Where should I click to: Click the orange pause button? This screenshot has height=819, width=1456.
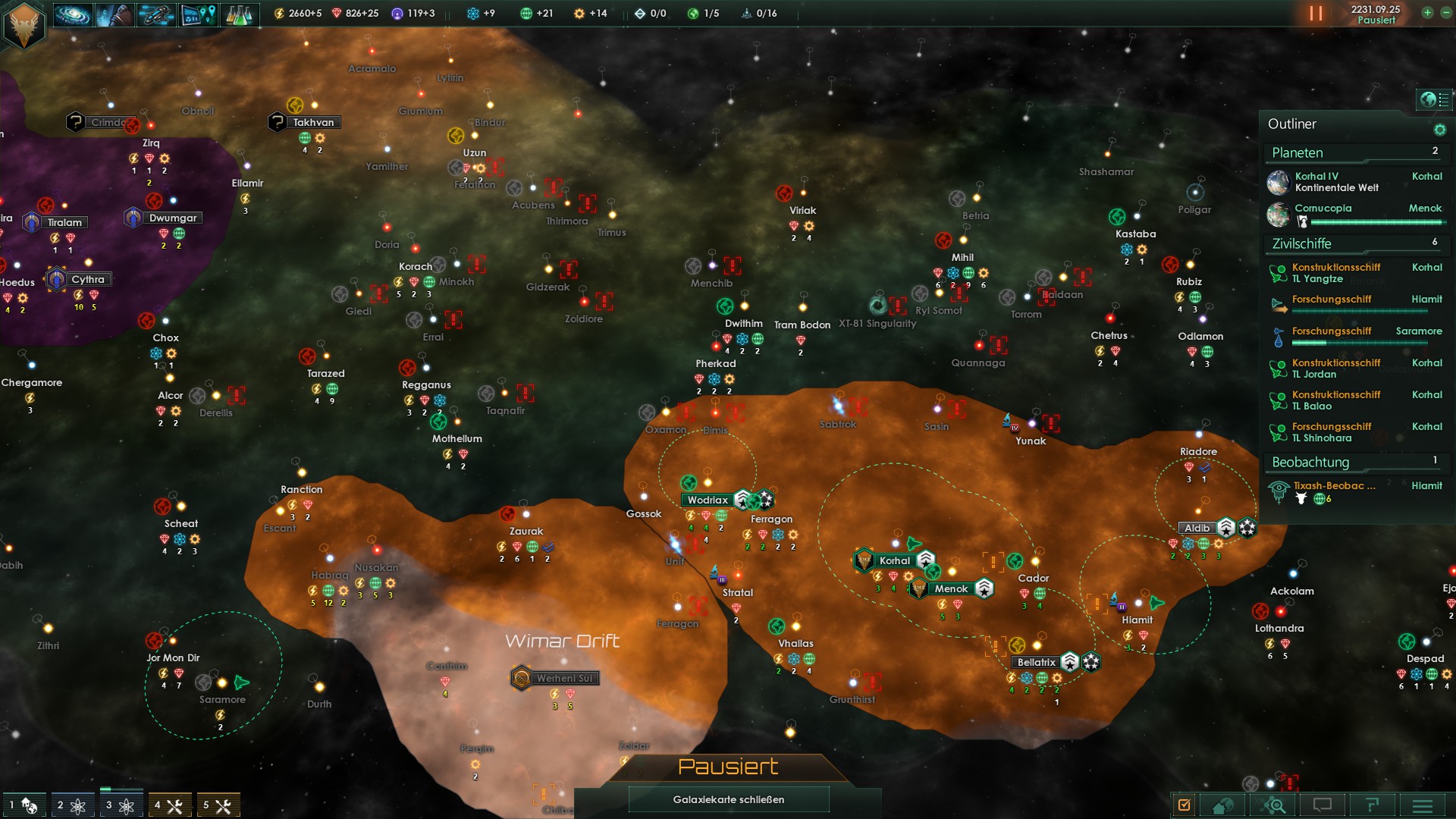pyautogui.click(x=1316, y=14)
